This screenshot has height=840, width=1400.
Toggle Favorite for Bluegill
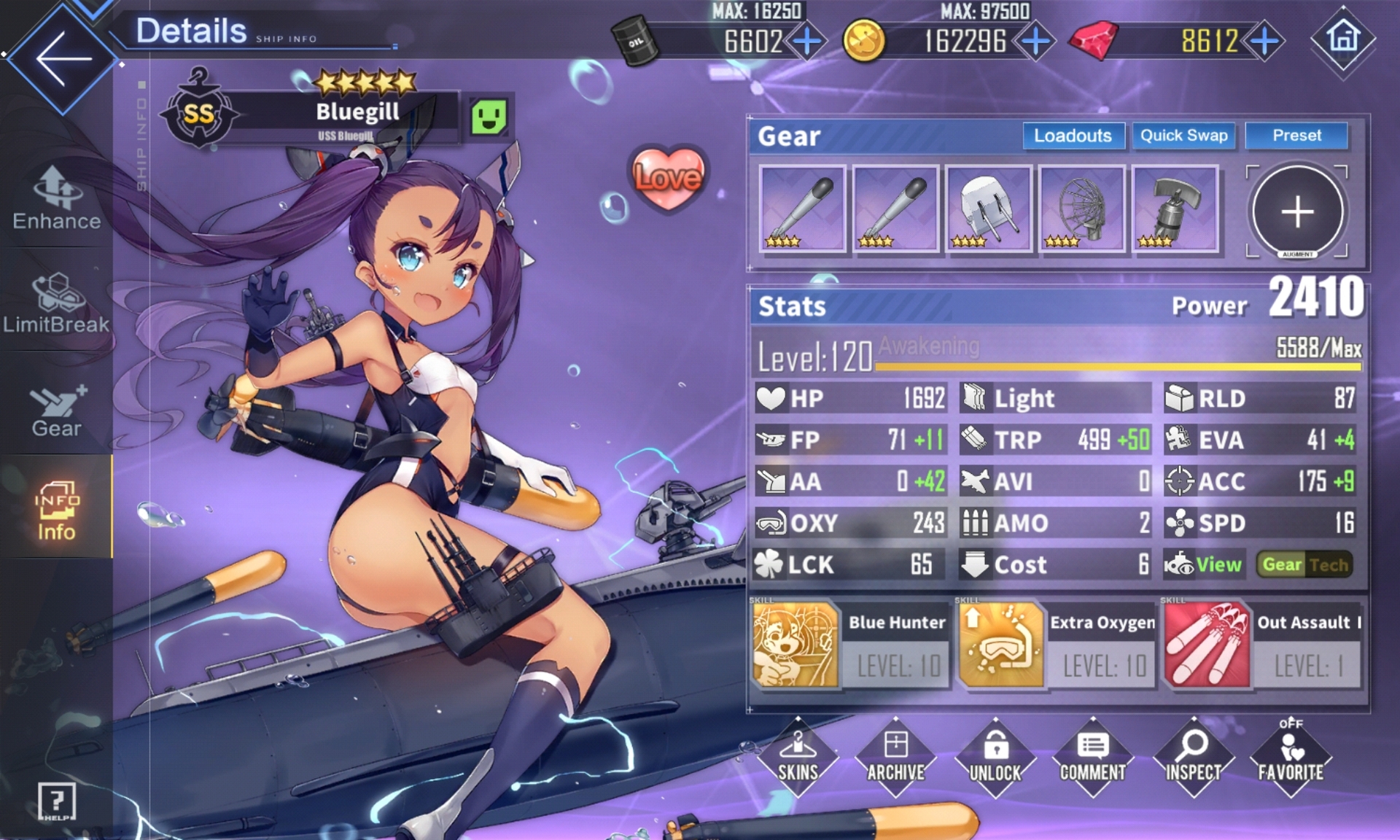(x=1291, y=757)
